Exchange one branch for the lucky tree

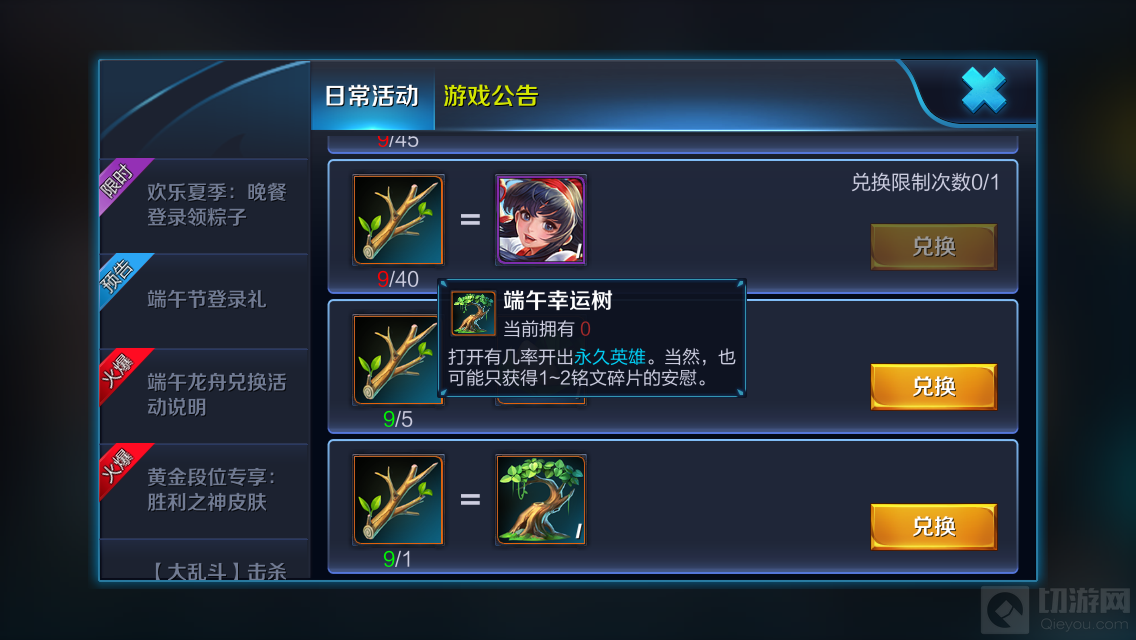coord(933,526)
